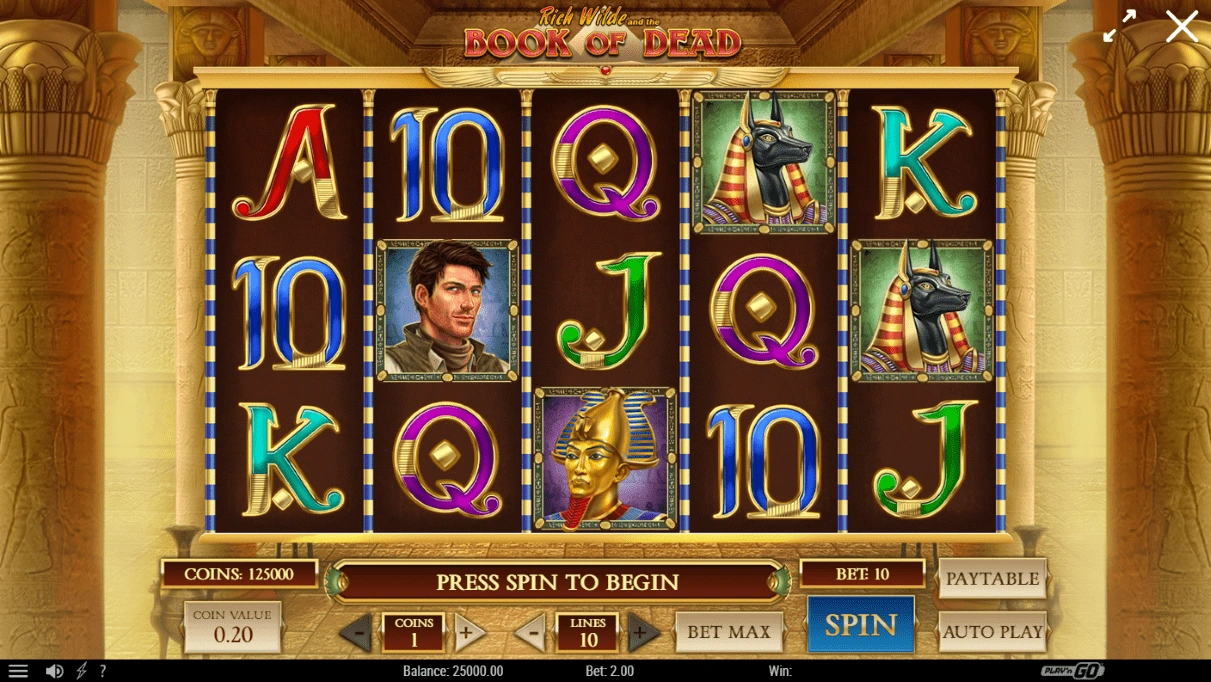Open the hamburger menu
1211x682 pixels.
click(18, 671)
